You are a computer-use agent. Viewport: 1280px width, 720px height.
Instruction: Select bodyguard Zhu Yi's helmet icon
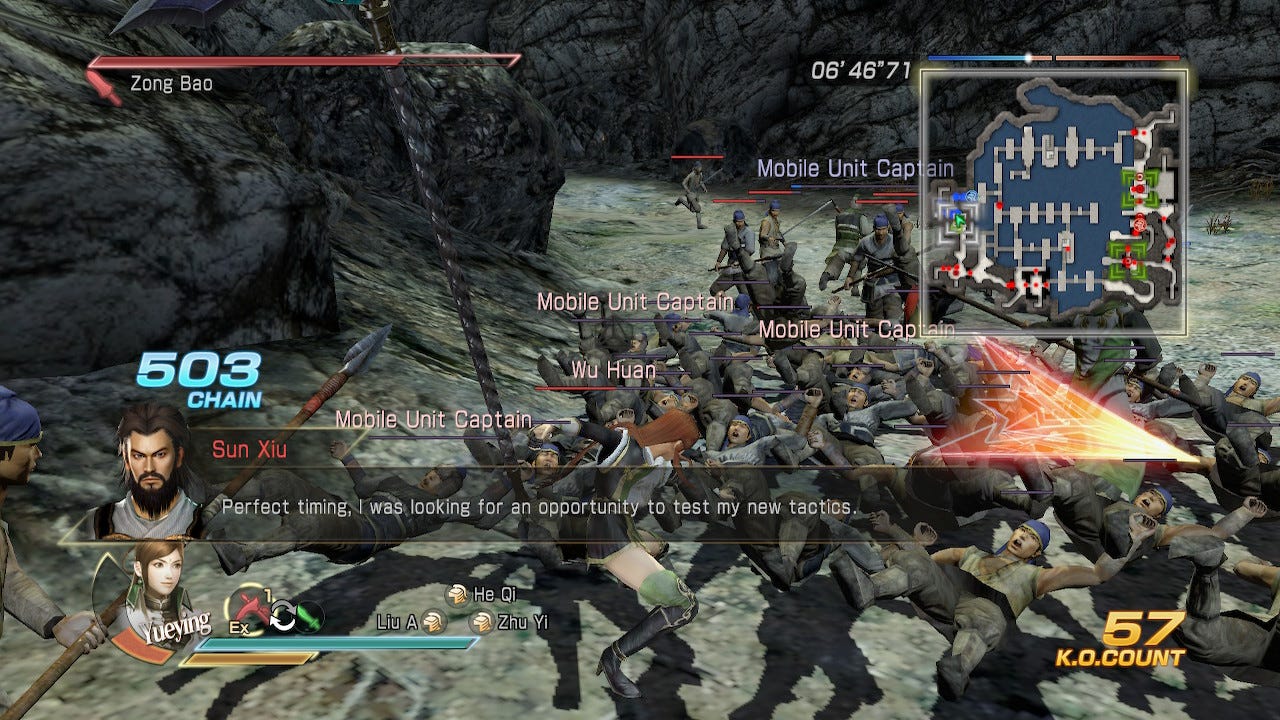[x=482, y=623]
